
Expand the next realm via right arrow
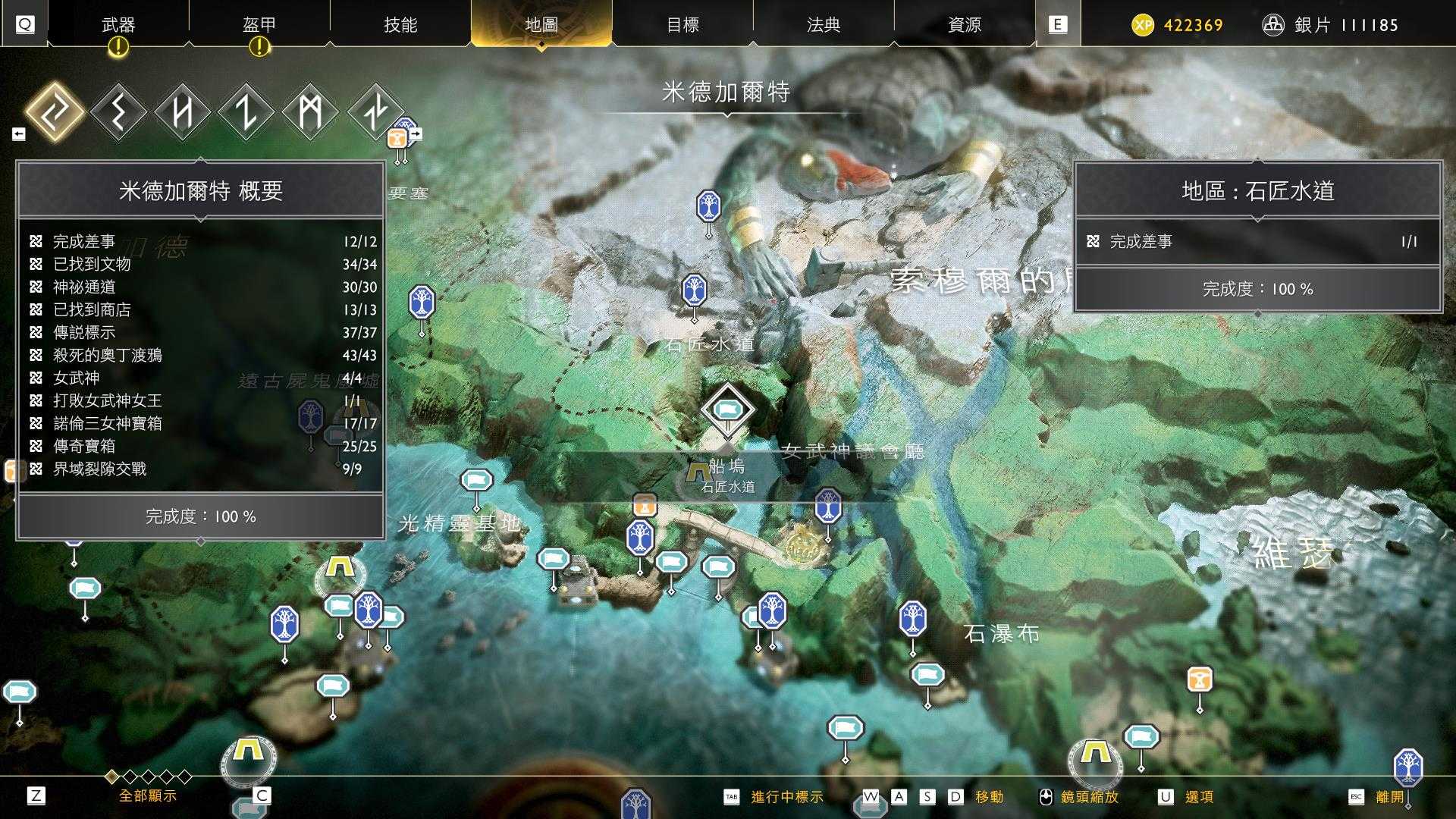tap(414, 132)
